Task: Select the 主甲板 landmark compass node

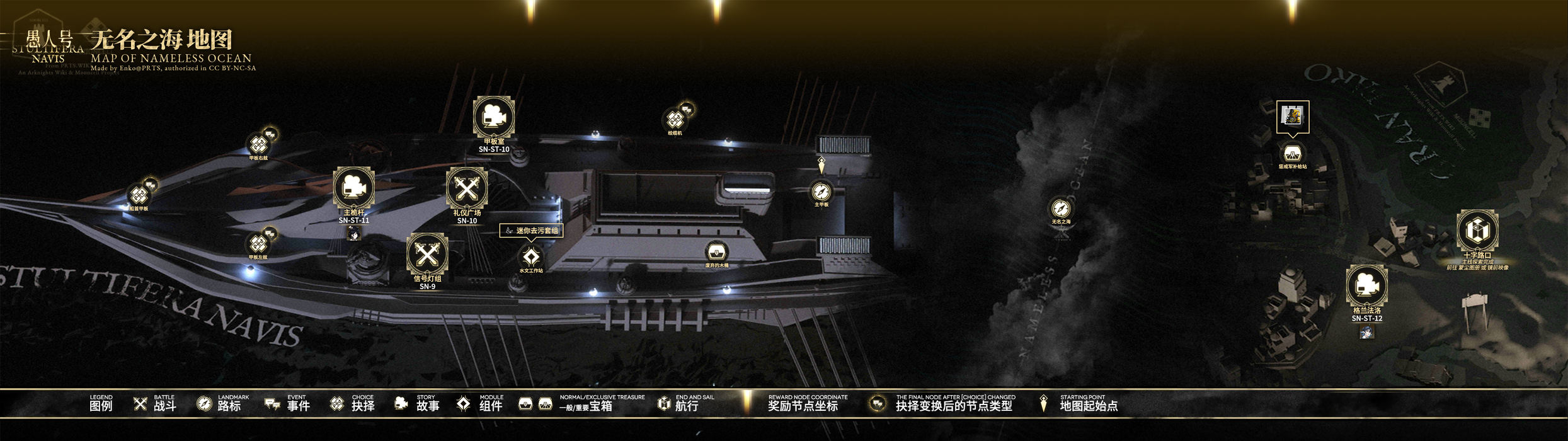Action: click(821, 192)
